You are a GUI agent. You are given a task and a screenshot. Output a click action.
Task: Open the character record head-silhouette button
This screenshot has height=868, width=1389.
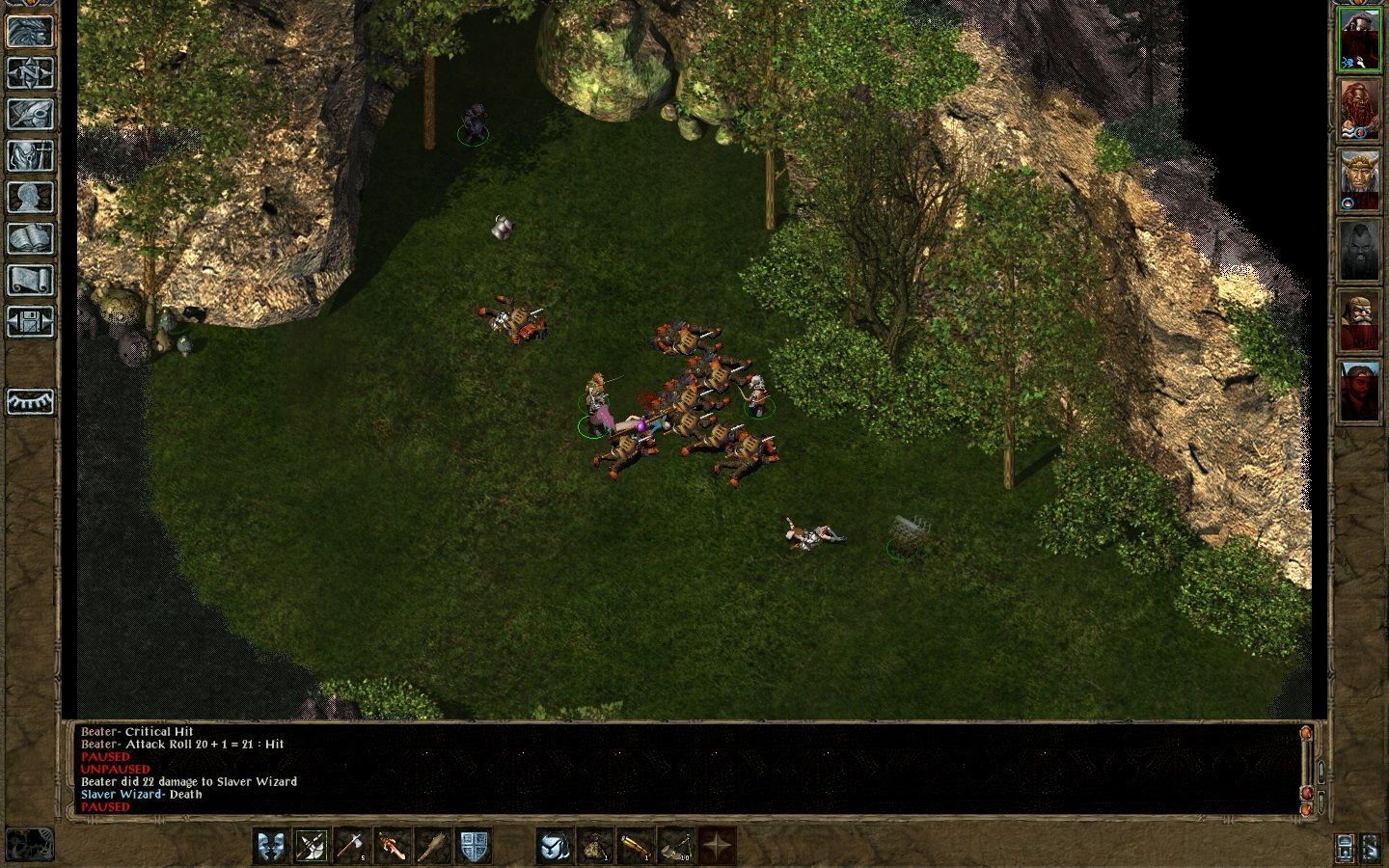tap(30, 197)
